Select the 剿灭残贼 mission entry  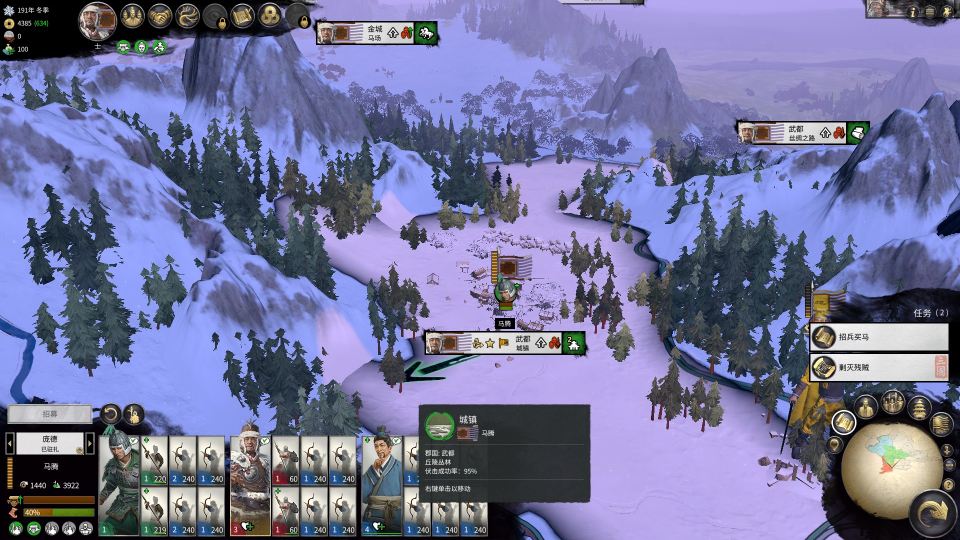point(878,367)
